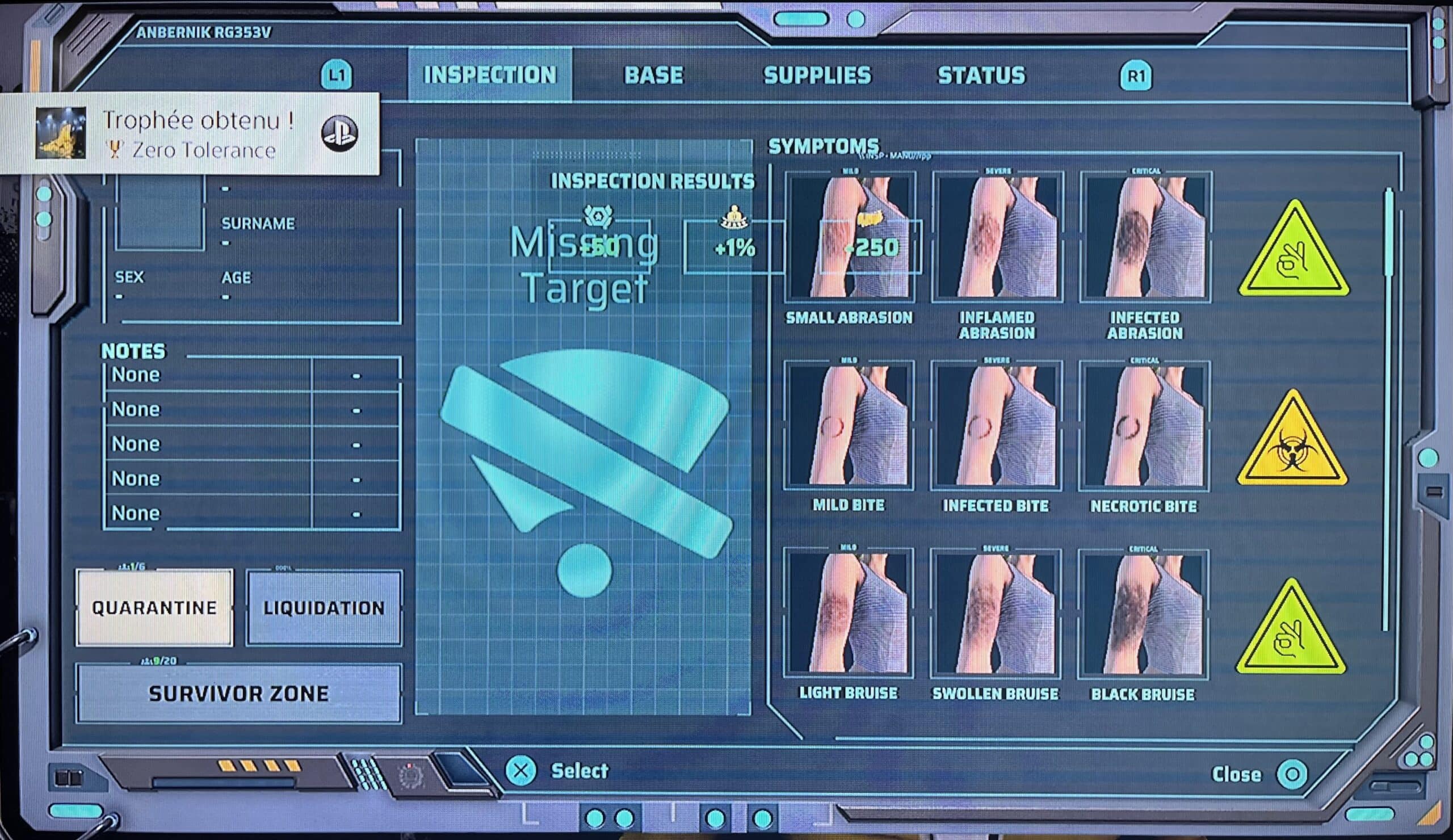Select the Light Bruise symptom
The height and width of the screenshot is (840, 1453).
(848, 614)
